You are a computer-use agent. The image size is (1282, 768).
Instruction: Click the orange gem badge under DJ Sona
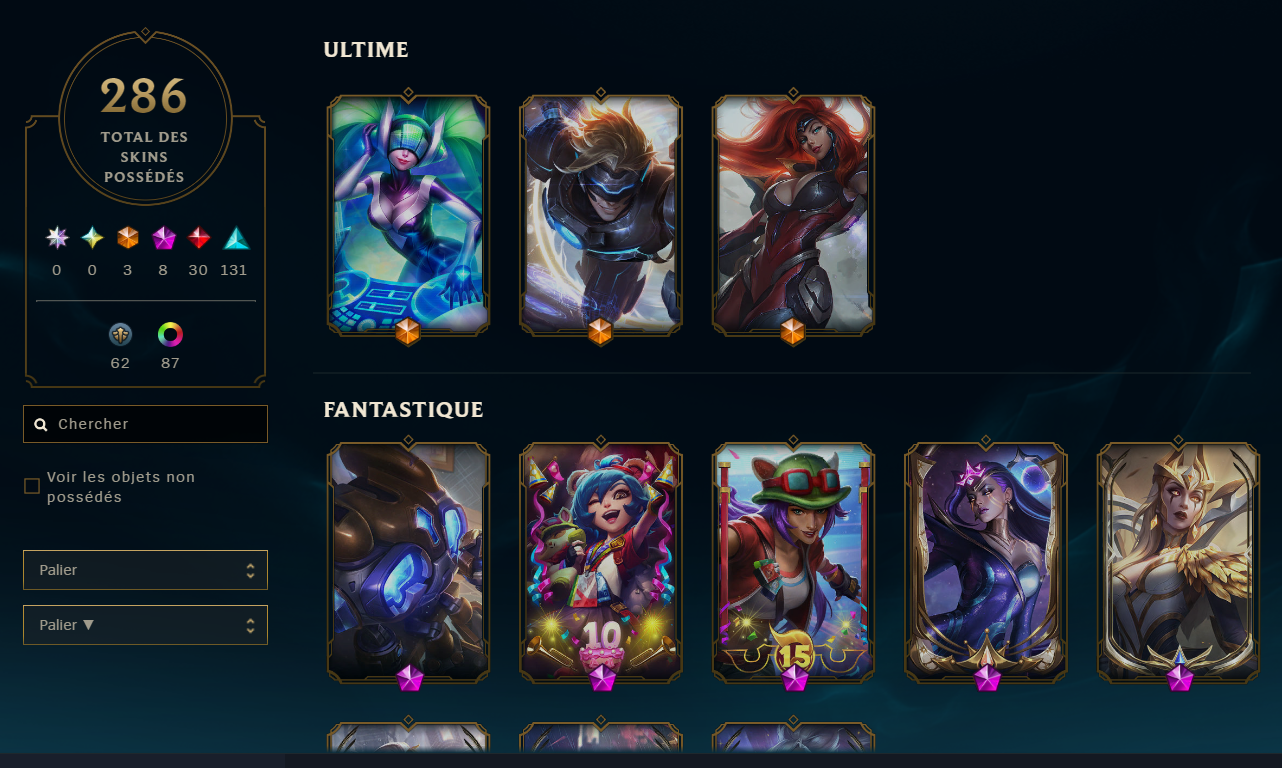(x=408, y=333)
